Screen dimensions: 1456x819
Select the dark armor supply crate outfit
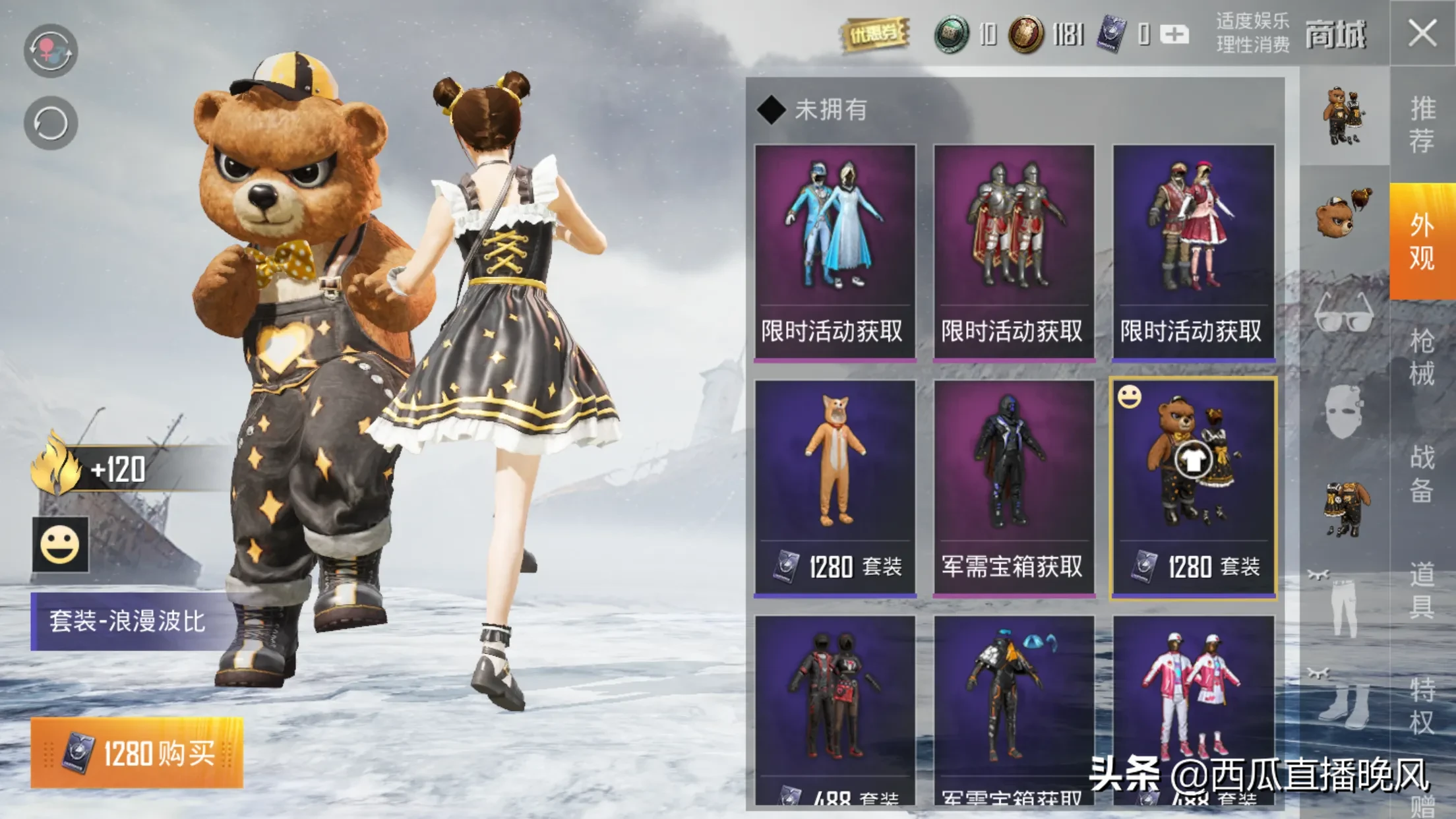[1014, 488]
